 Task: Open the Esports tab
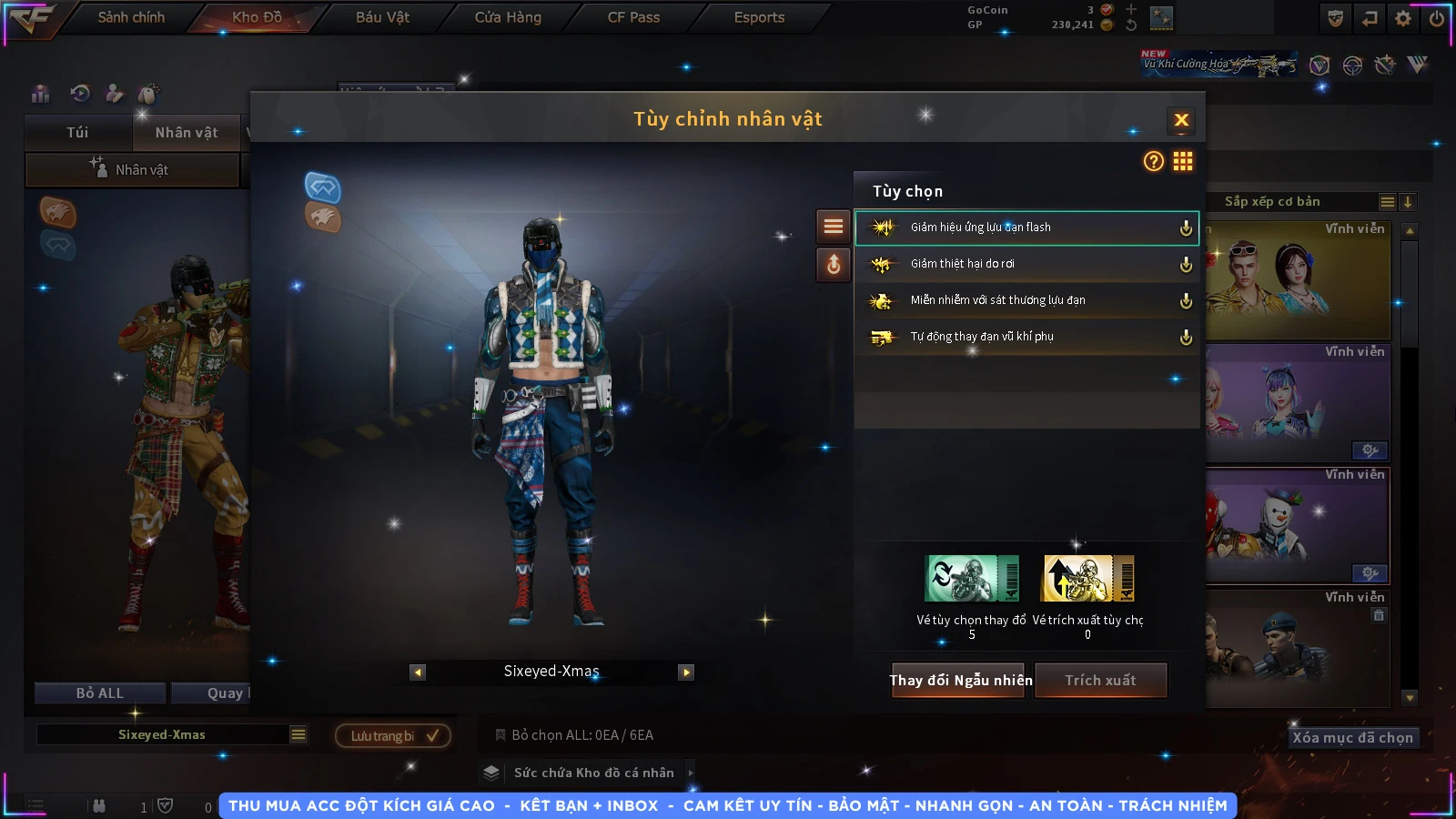(x=759, y=17)
